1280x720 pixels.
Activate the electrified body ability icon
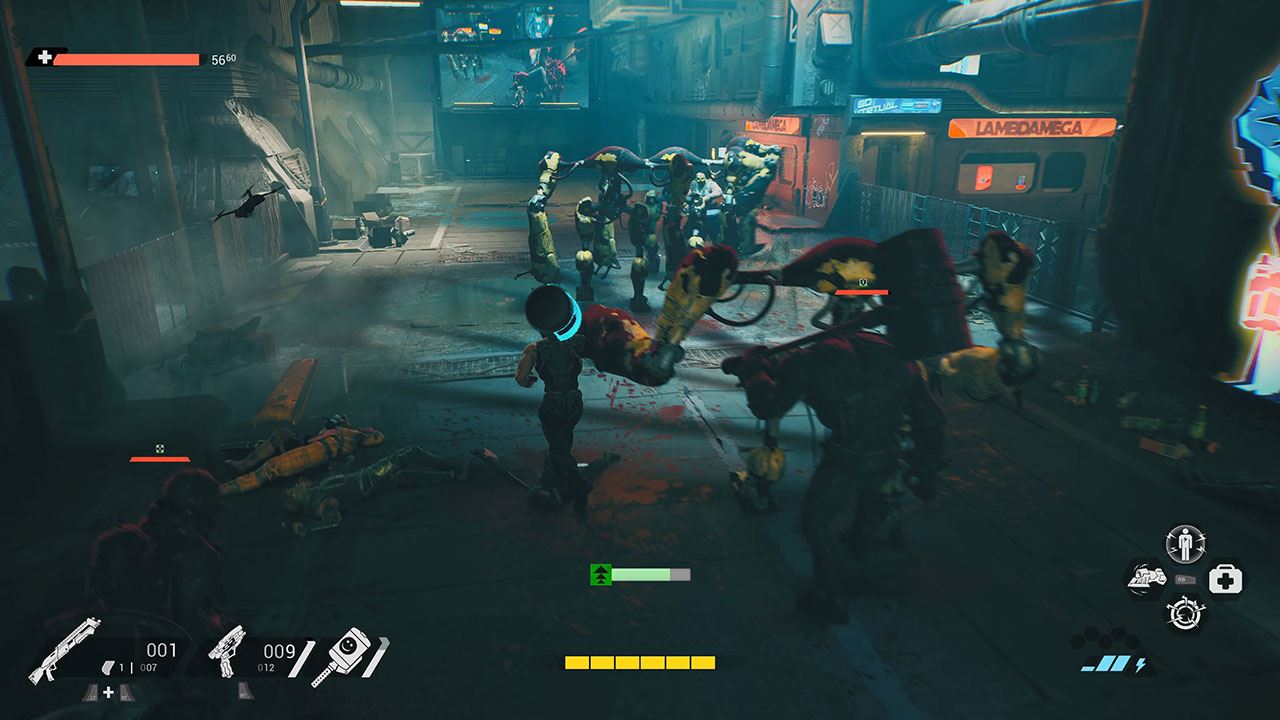coord(1186,545)
